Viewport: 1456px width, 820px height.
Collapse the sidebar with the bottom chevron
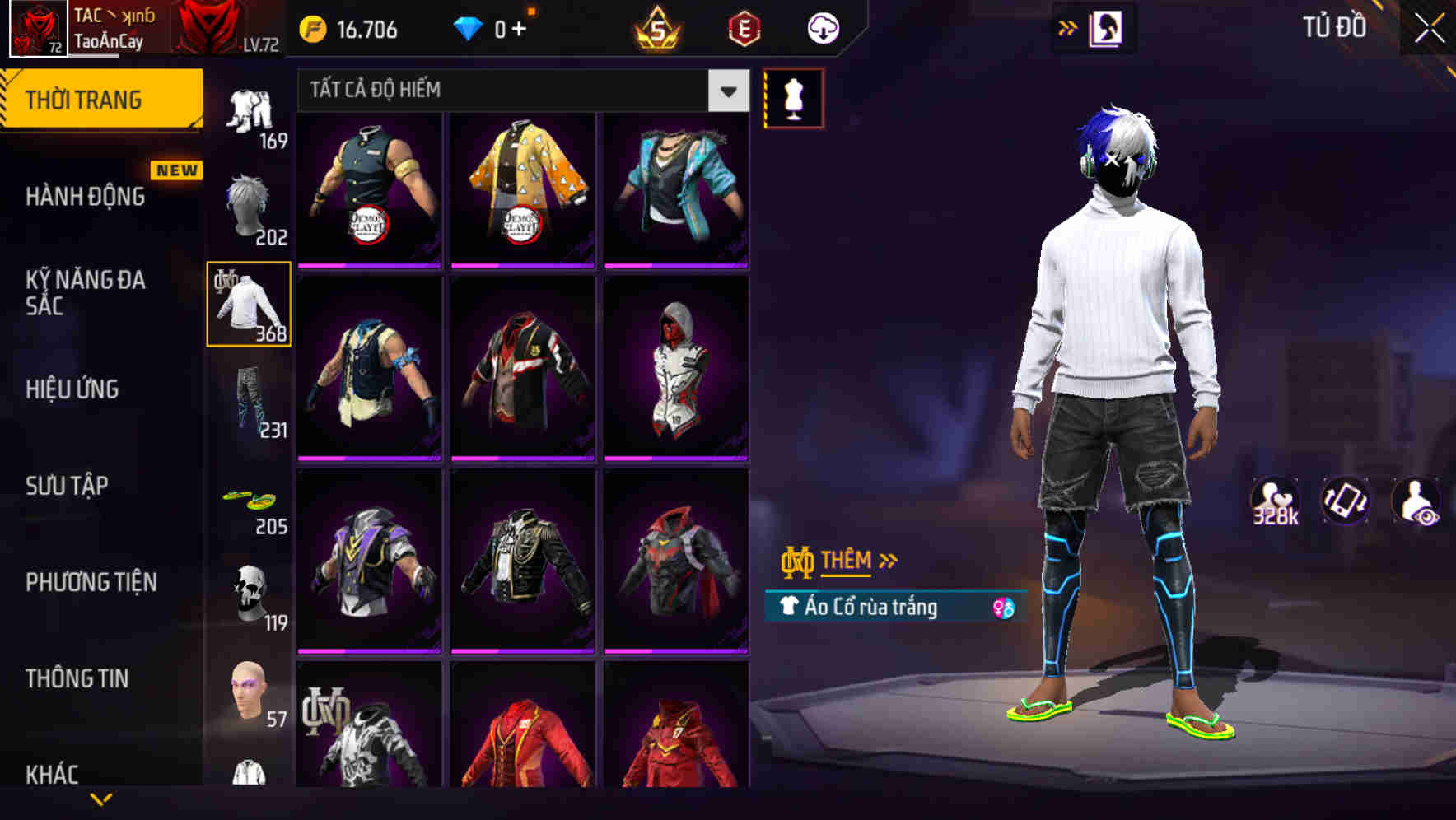pyautogui.click(x=101, y=799)
